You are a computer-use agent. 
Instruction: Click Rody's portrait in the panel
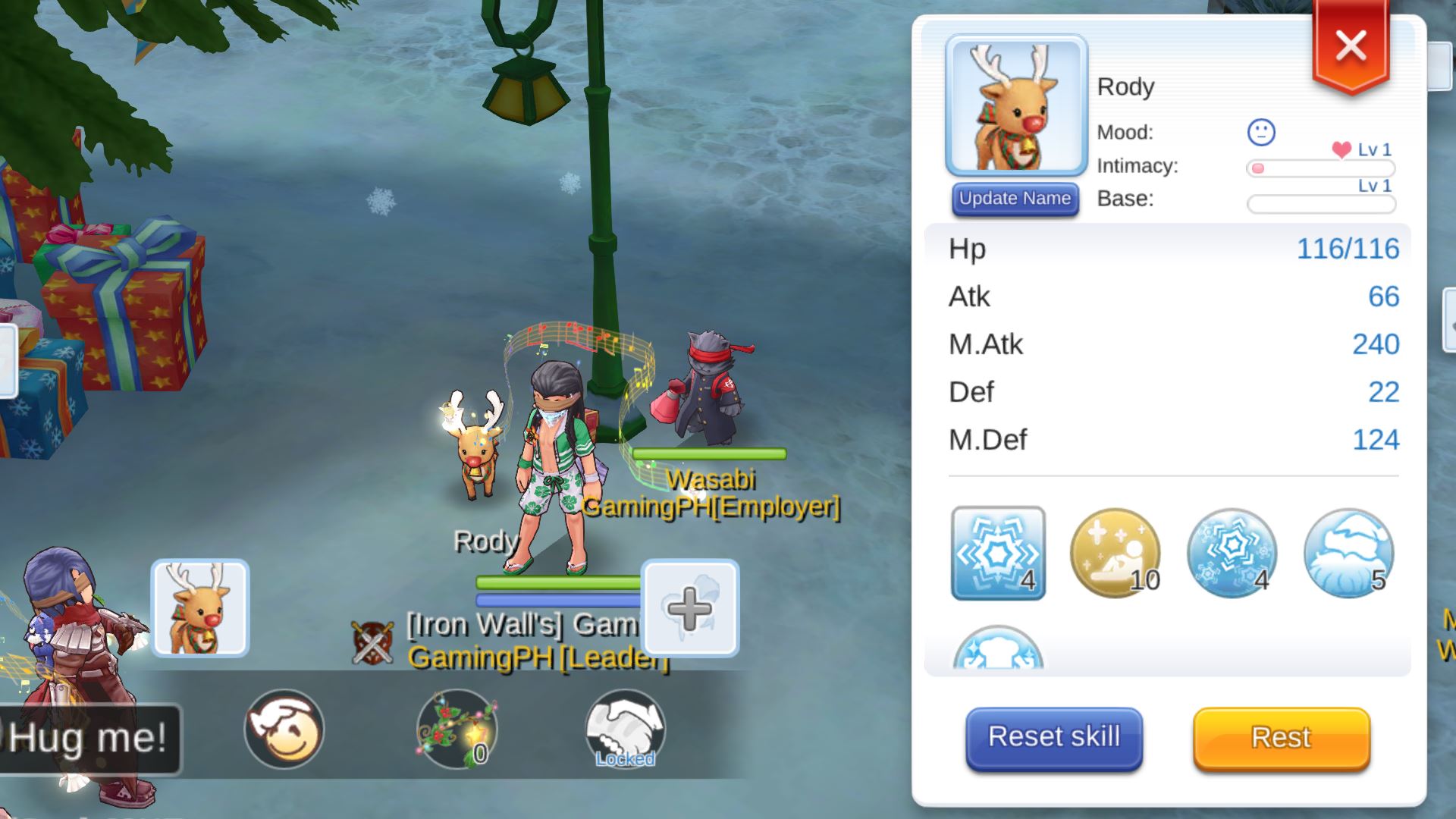pyautogui.click(x=1016, y=105)
